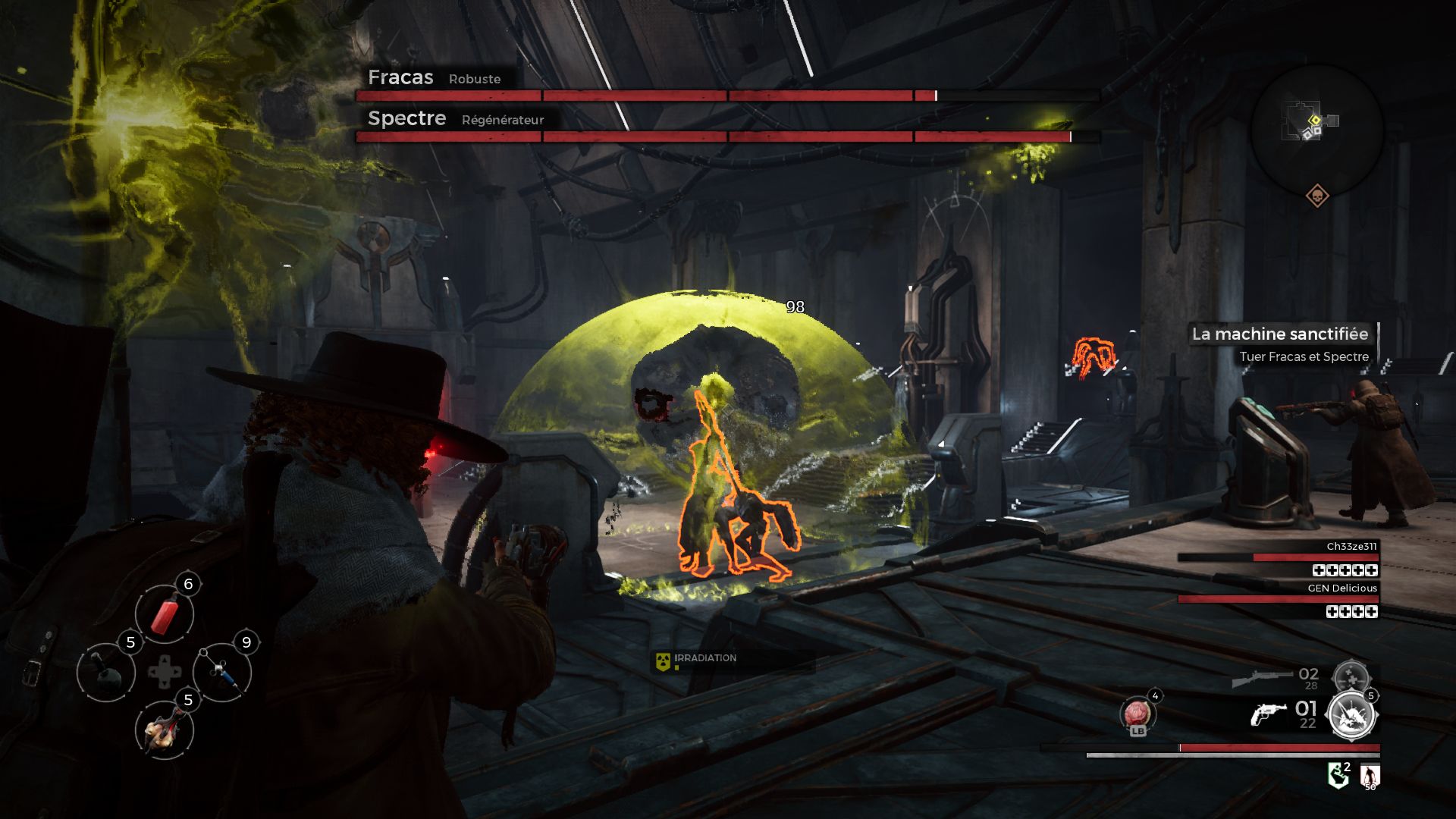This screenshot has height=819, width=1456.
Task: Activate the rifle's crosses weapon mod
Action: click(1351, 676)
